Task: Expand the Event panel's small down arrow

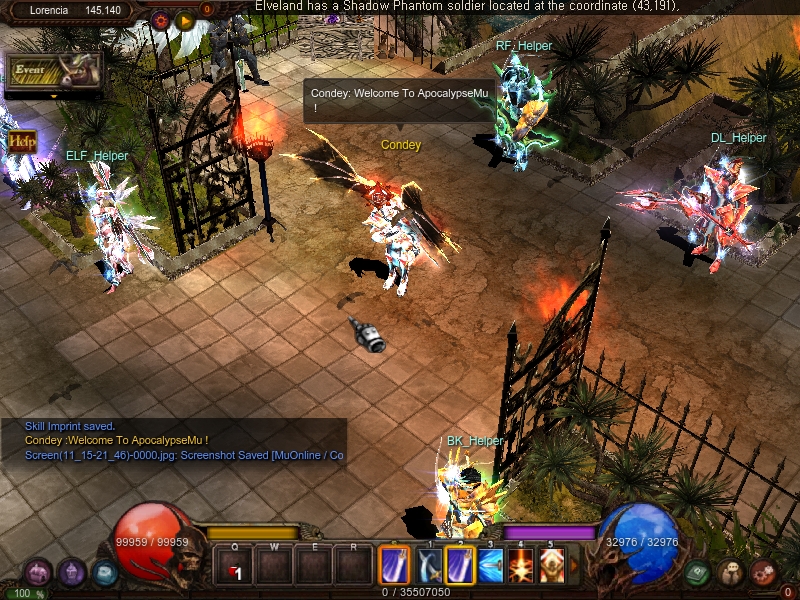Action: coord(53,96)
